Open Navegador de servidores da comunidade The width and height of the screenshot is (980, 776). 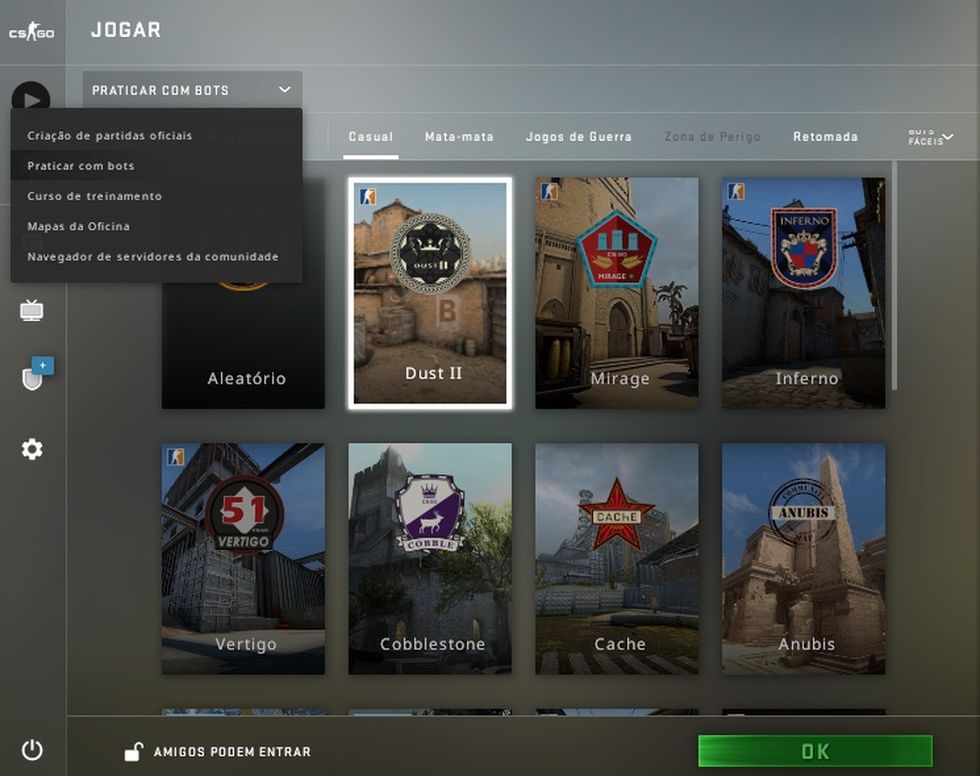pos(153,256)
